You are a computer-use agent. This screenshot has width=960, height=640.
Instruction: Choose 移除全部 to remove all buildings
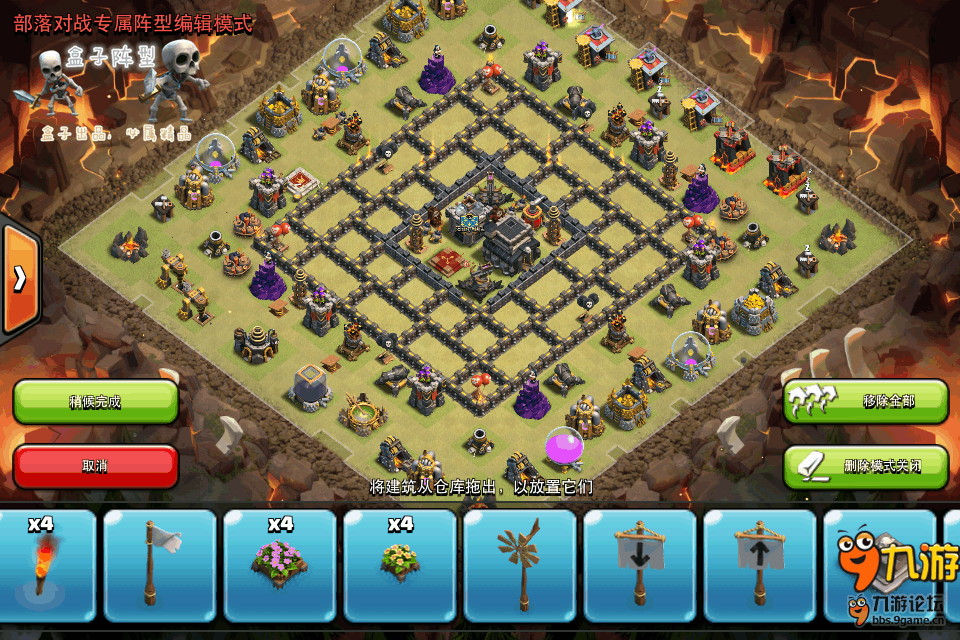[x=865, y=401]
